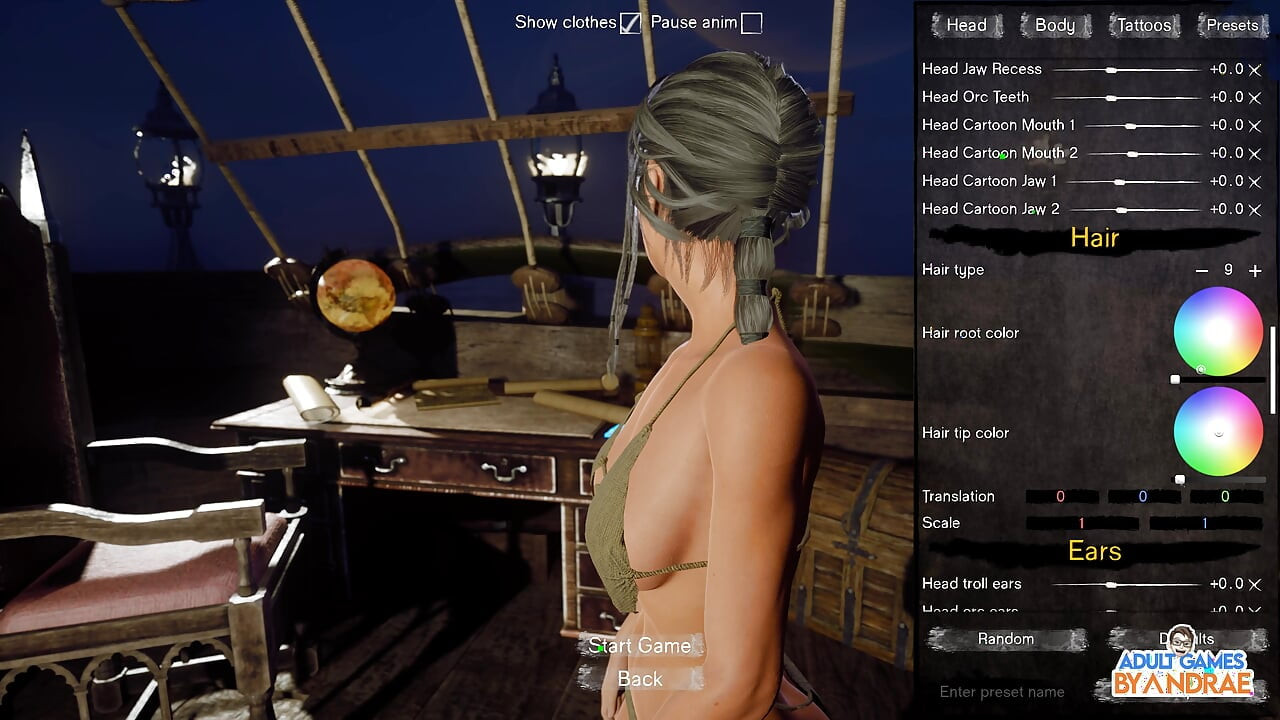Select the Back button
1280x720 pixels.
639,679
